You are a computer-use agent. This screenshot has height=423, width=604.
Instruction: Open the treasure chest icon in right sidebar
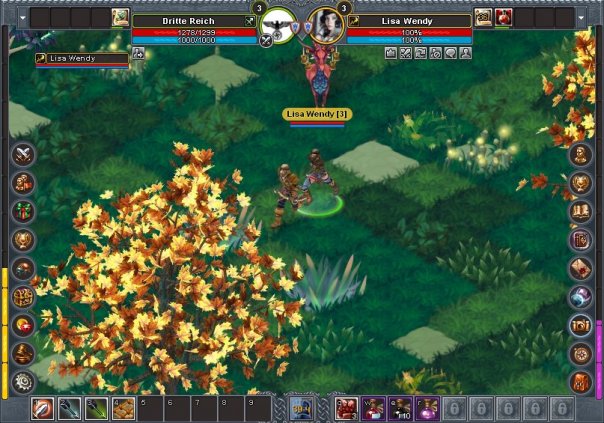[x=581, y=325]
